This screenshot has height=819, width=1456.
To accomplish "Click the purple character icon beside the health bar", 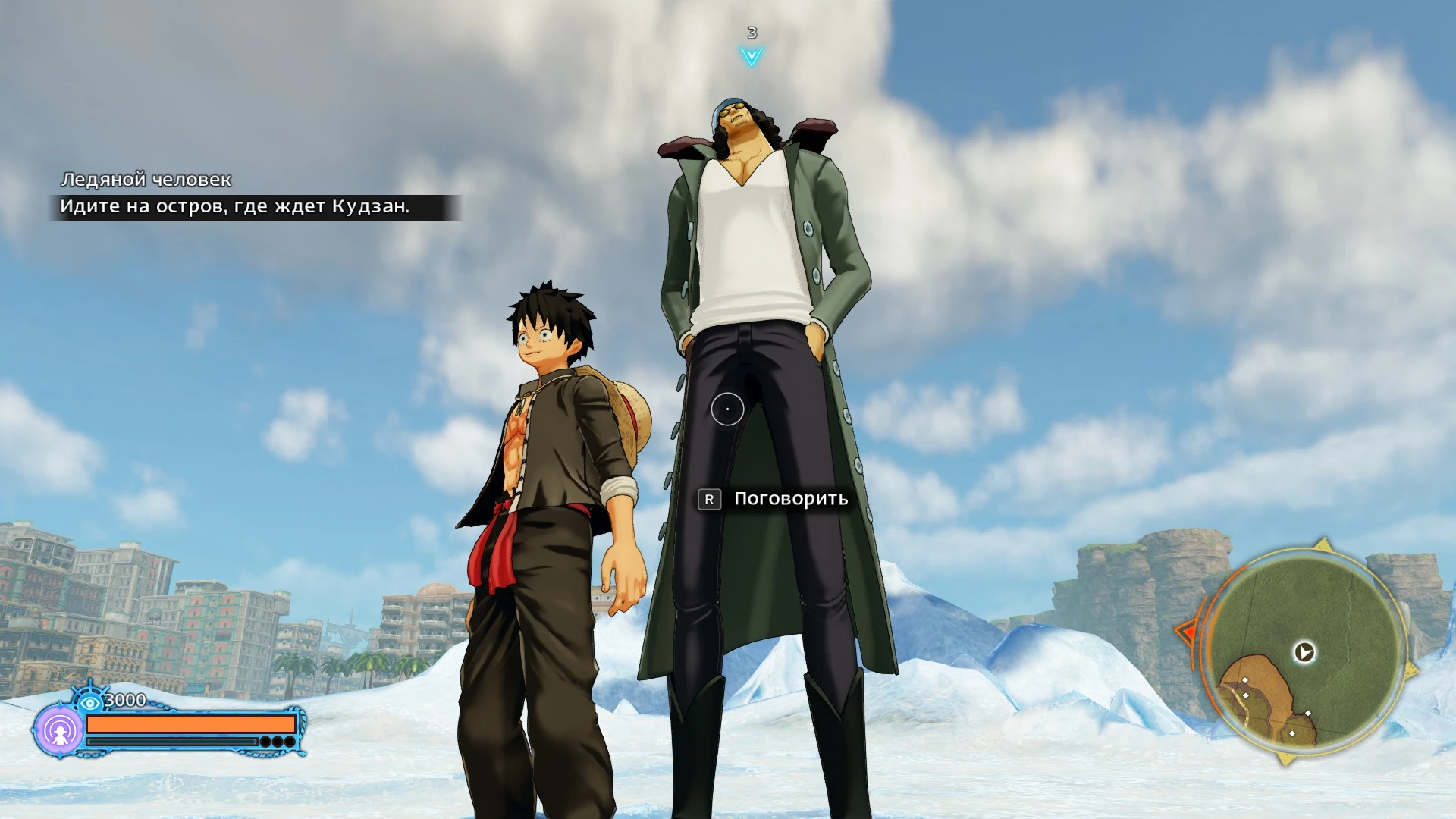I will coord(60,731).
